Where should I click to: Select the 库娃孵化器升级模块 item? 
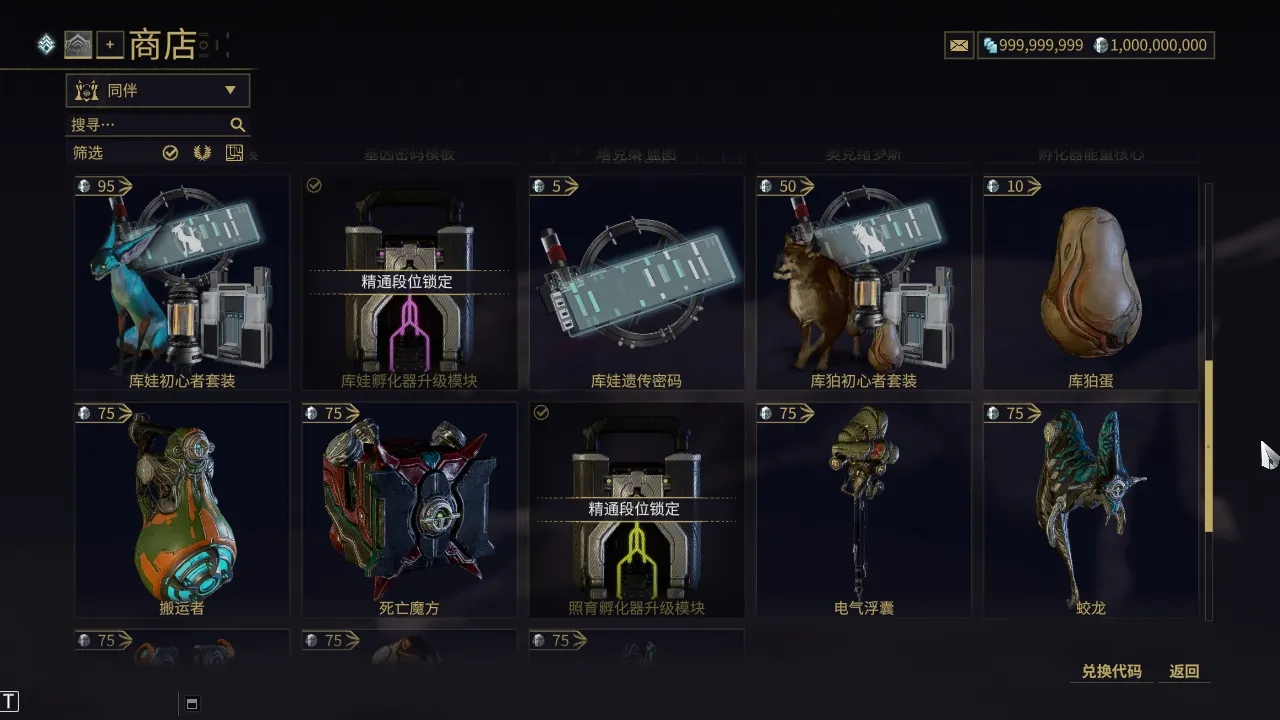pos(409,283)
